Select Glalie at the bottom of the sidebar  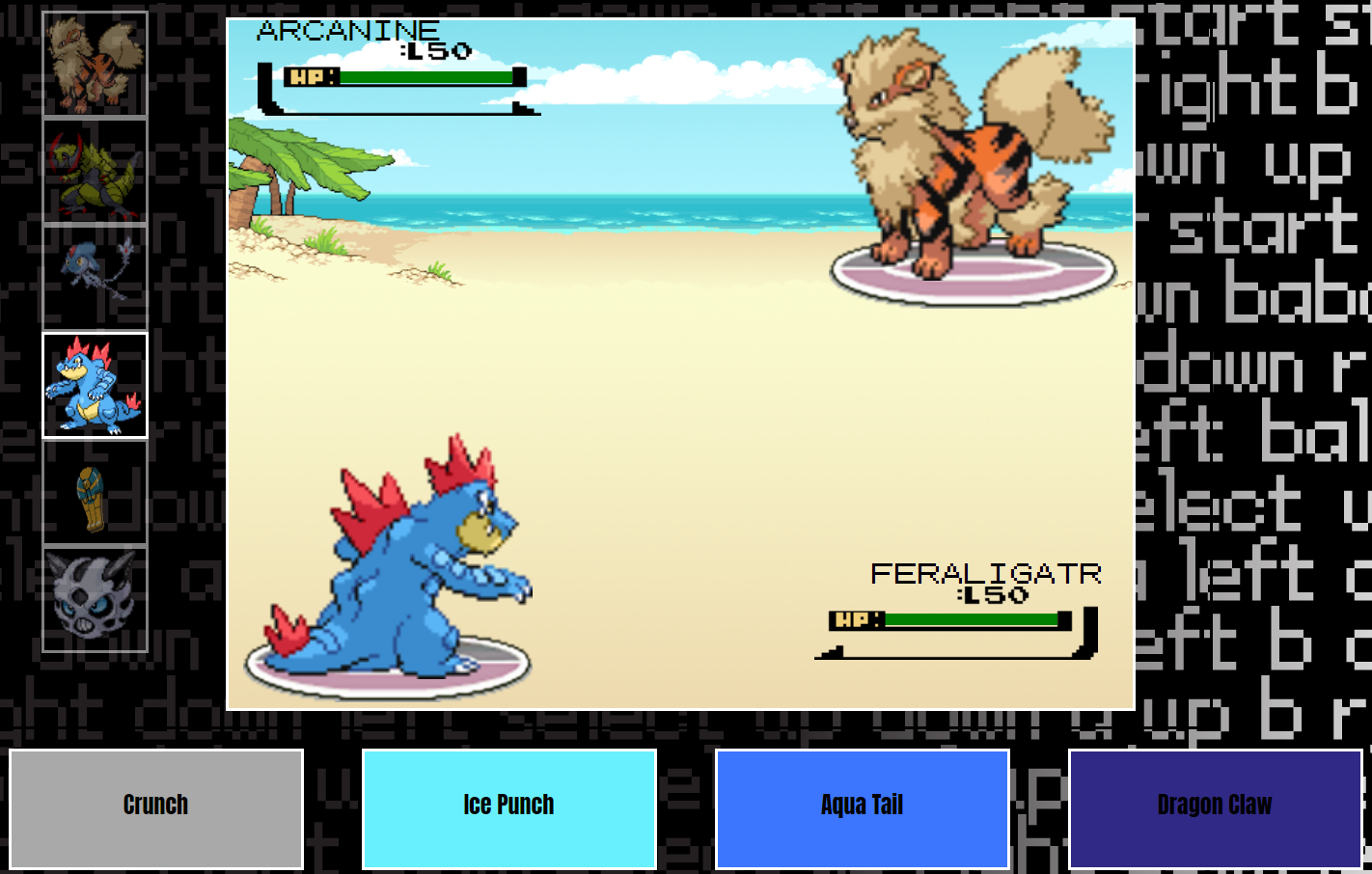tap(94, 601)
